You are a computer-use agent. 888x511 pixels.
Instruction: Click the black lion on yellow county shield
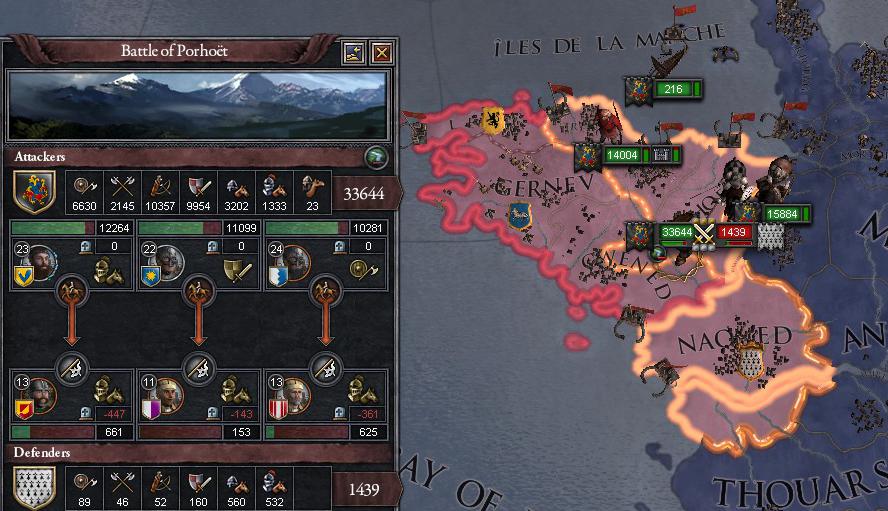pos(493,120)
